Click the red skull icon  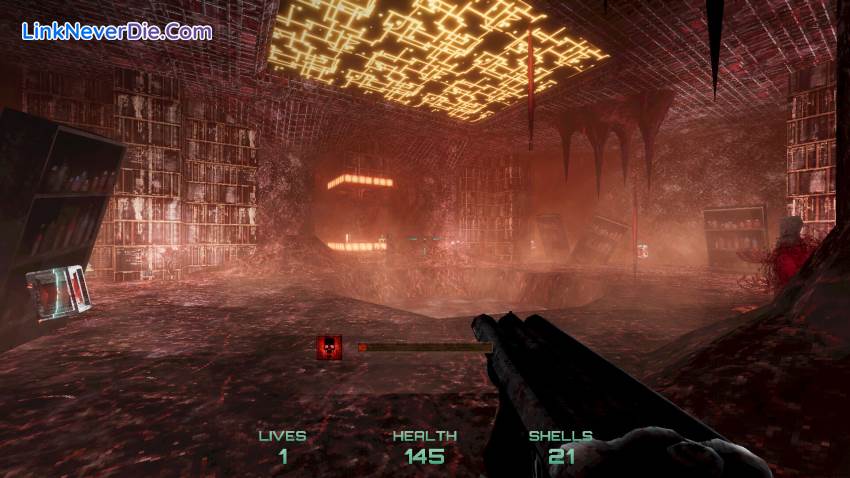tap(329, 347)
